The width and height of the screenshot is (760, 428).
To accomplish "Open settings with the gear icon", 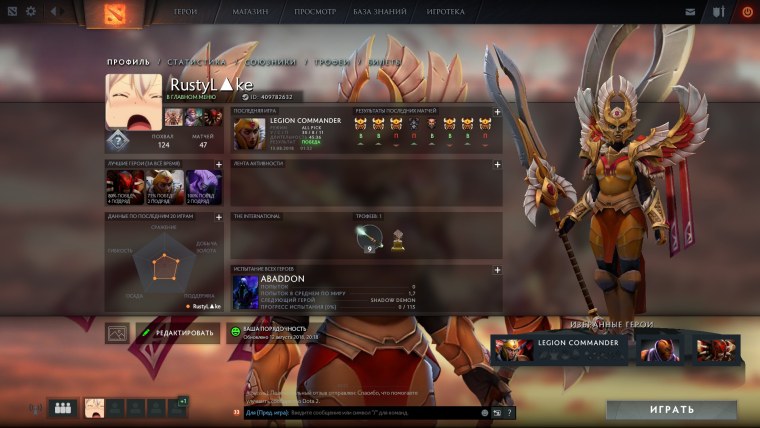I will coord(30,12).
